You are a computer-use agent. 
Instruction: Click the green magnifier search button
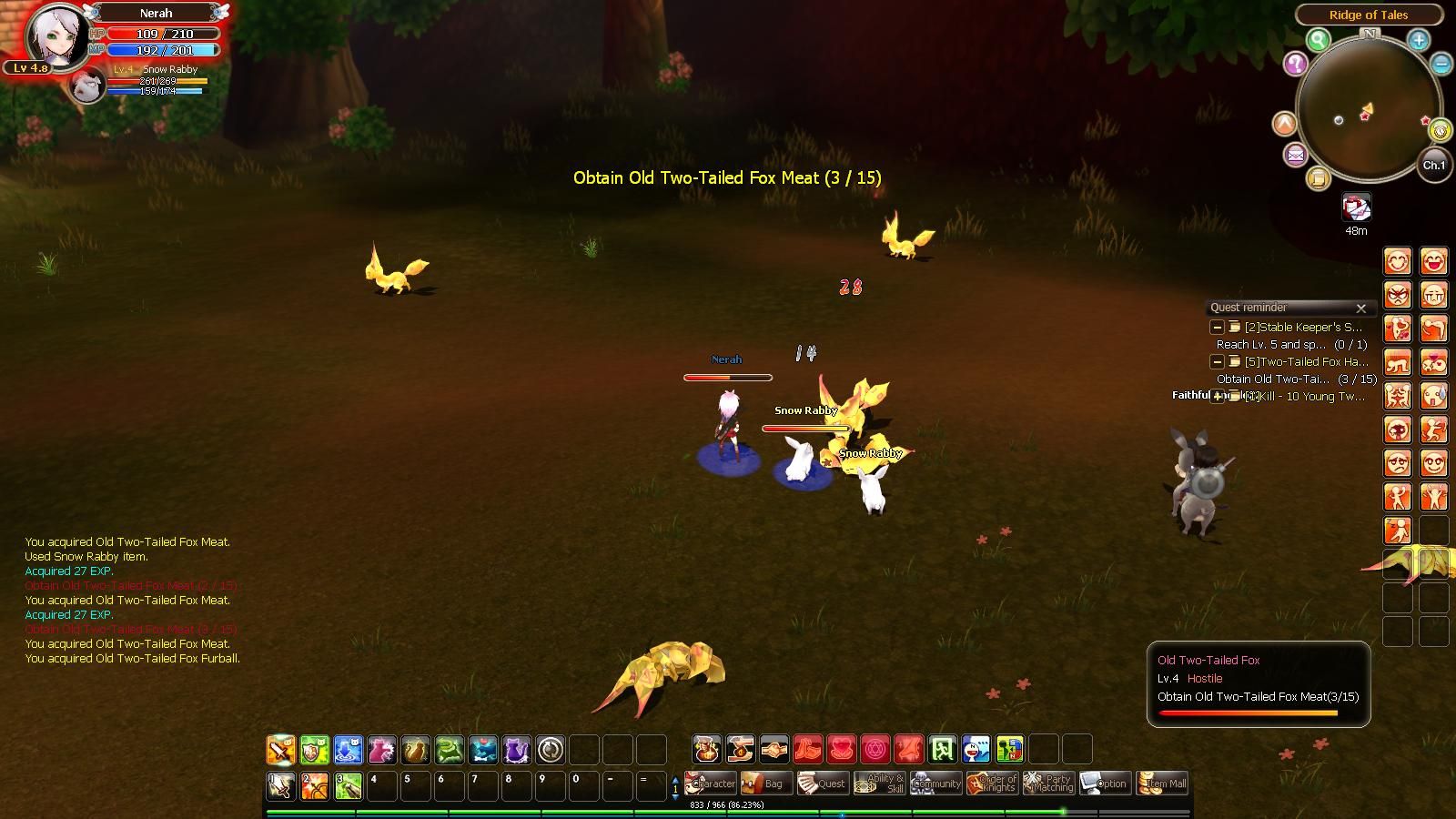tap(1318, 40)
